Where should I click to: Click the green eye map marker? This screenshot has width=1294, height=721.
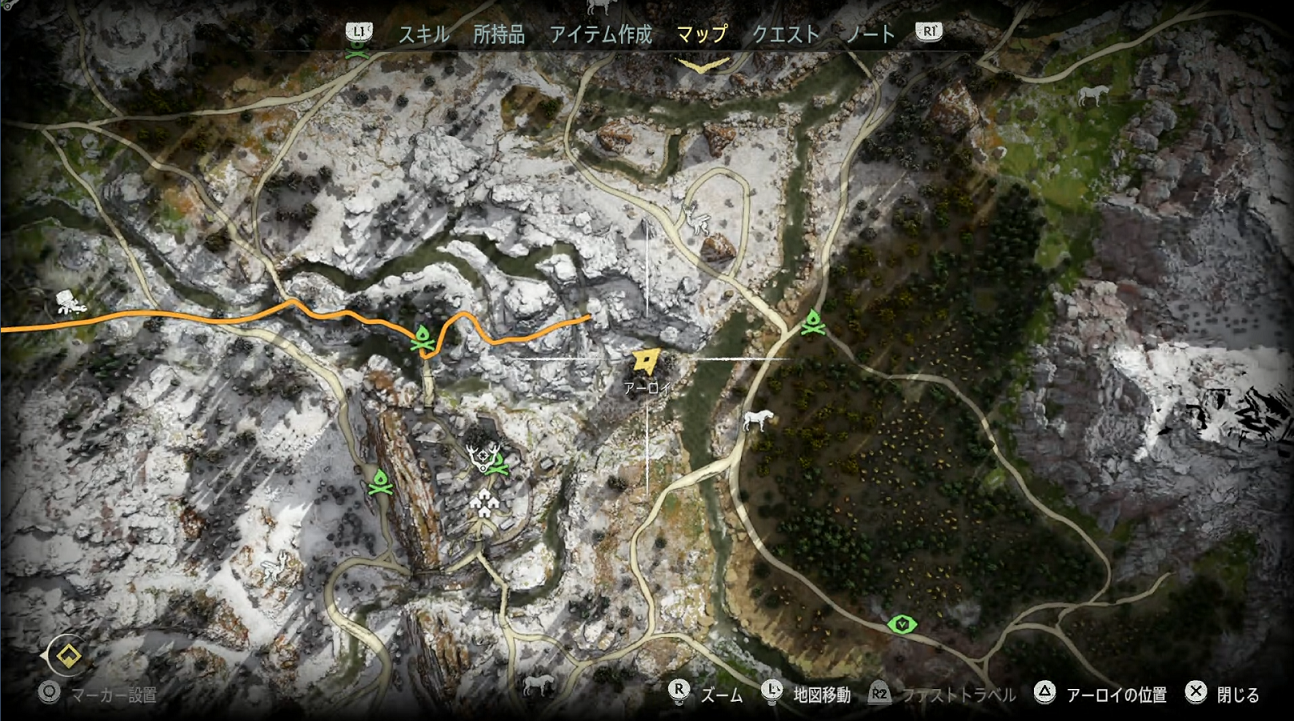click(x=903, y=625)
